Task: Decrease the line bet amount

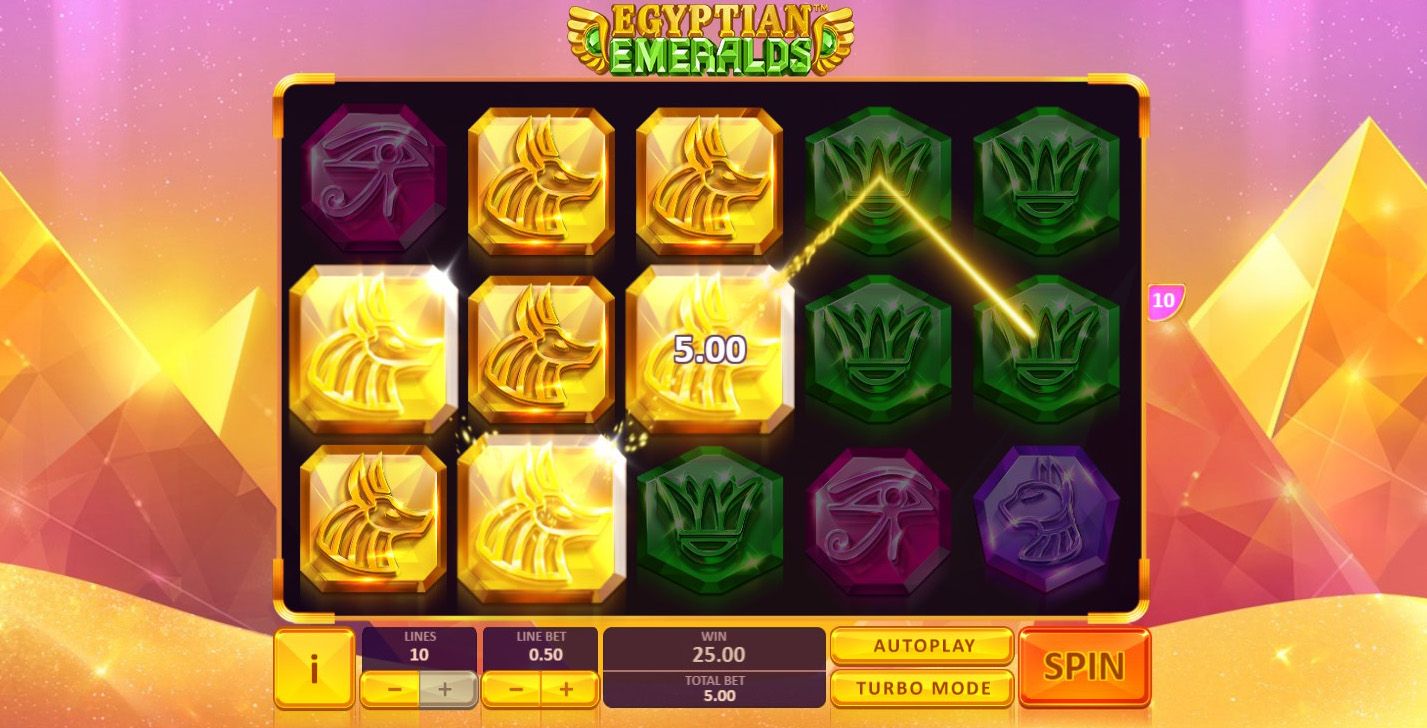Action: pyautogui.click(x=516, y=688)
